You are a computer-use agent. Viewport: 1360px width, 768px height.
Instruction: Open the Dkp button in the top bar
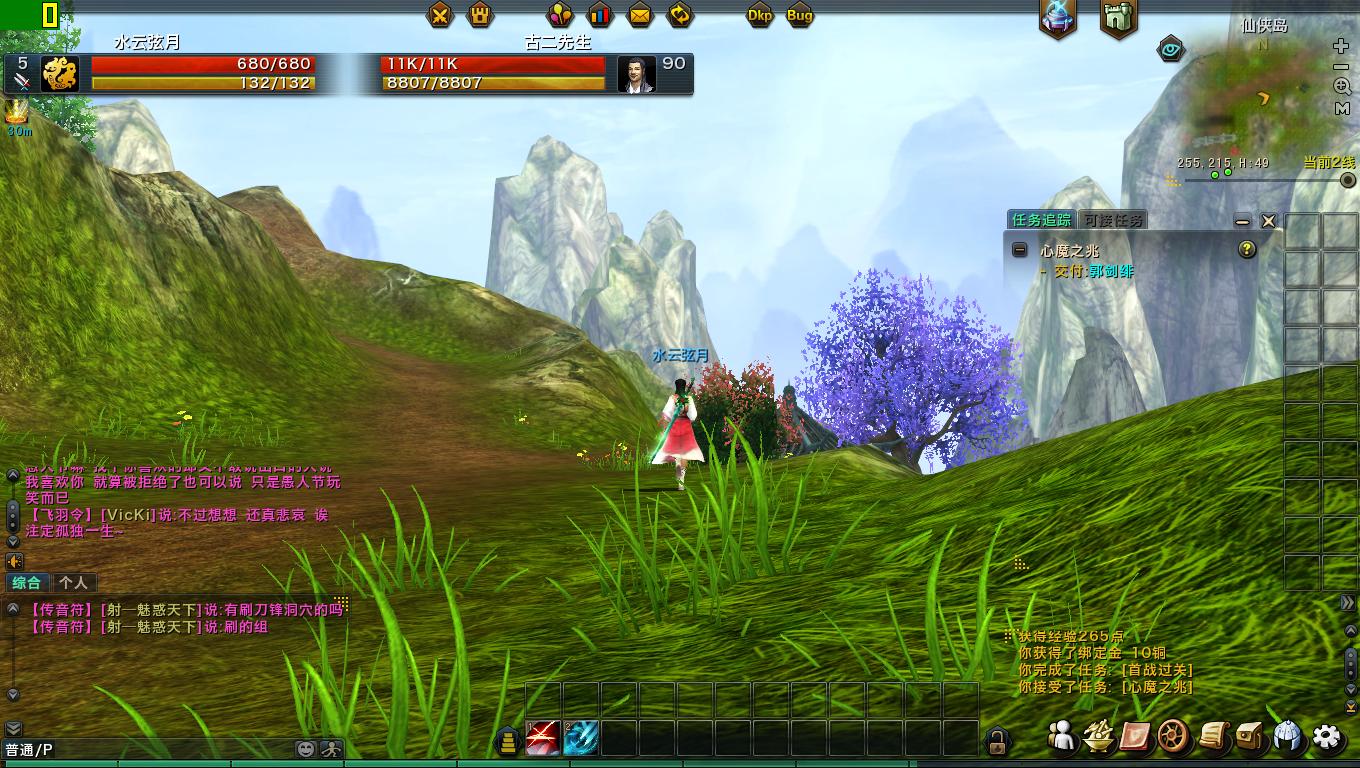point(760,15)
